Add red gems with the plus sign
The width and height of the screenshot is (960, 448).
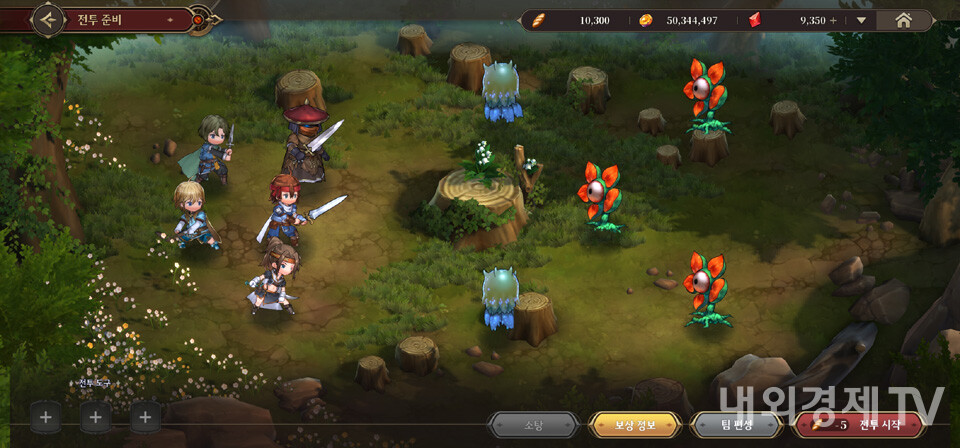pyautogui.click(x=833, y=20)
